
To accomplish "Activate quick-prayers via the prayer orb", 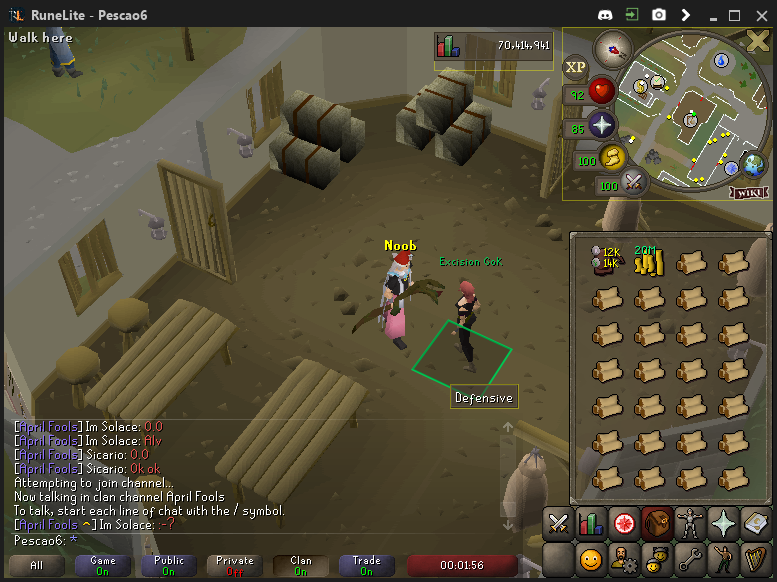I will 602,126.
